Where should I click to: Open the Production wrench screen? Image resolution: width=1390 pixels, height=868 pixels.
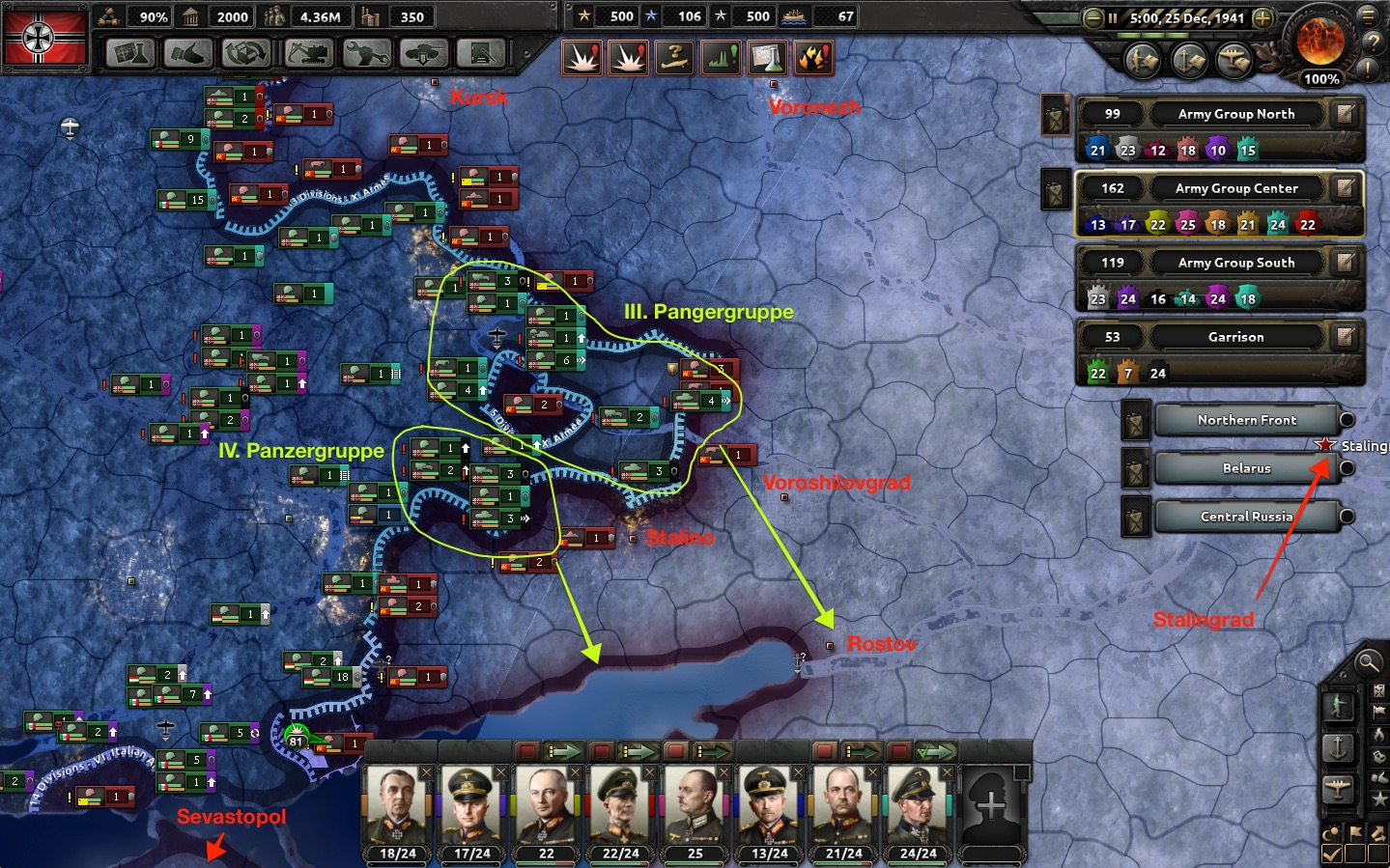pyautogui.click(x=365, y=53)
